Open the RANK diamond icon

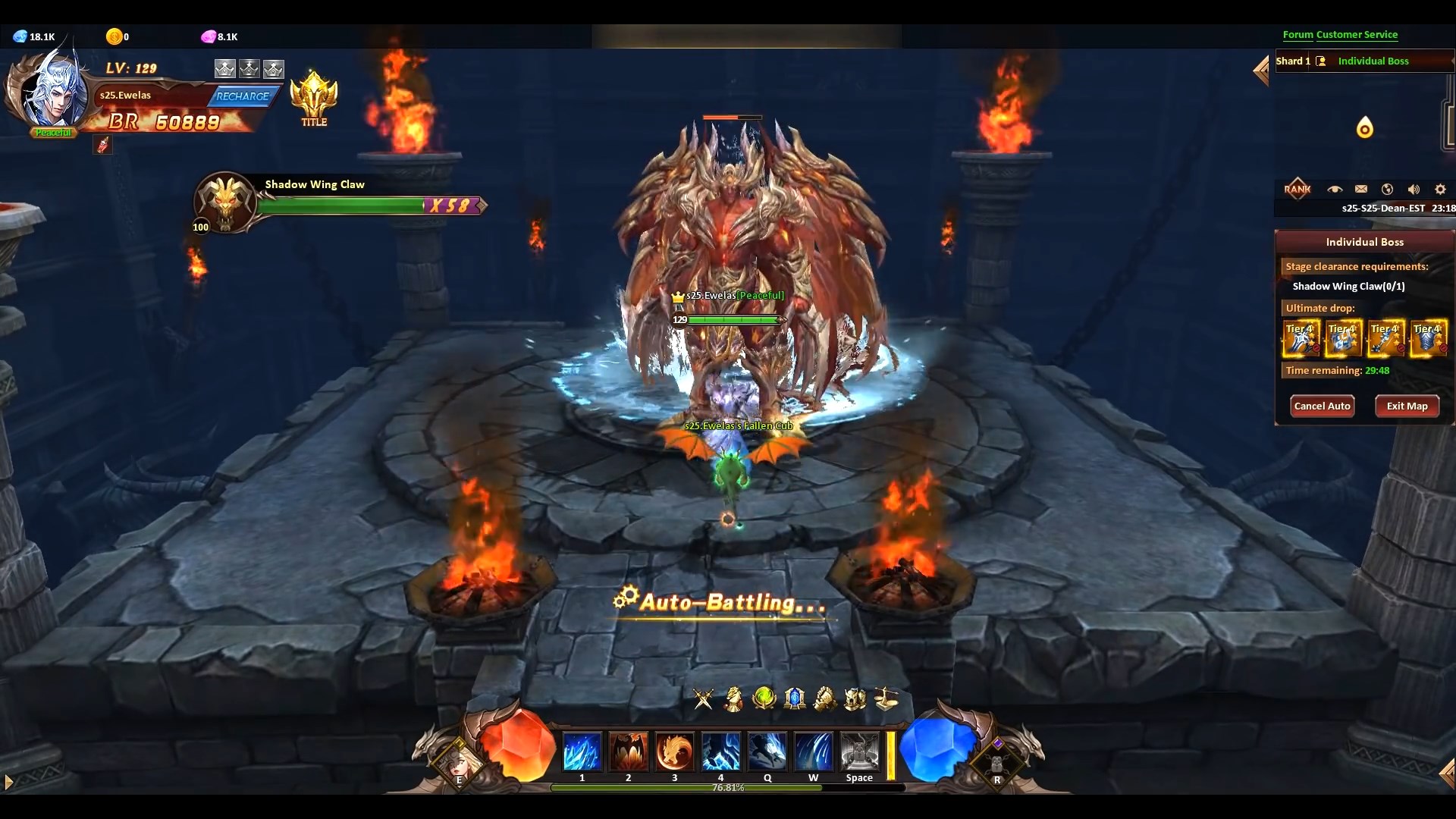tap(1298, 188)
